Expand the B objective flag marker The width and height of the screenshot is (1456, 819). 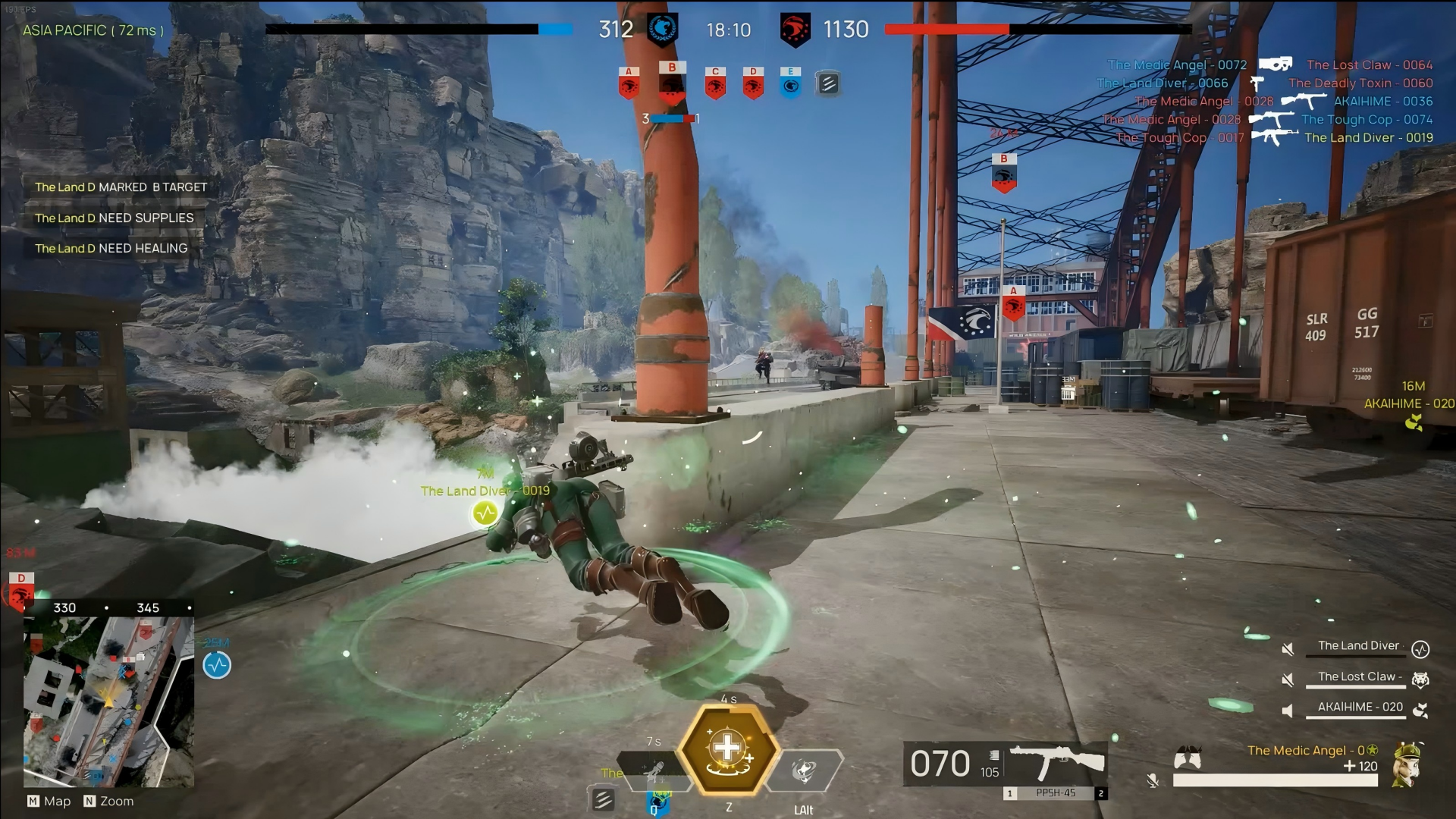(1004, 173)
